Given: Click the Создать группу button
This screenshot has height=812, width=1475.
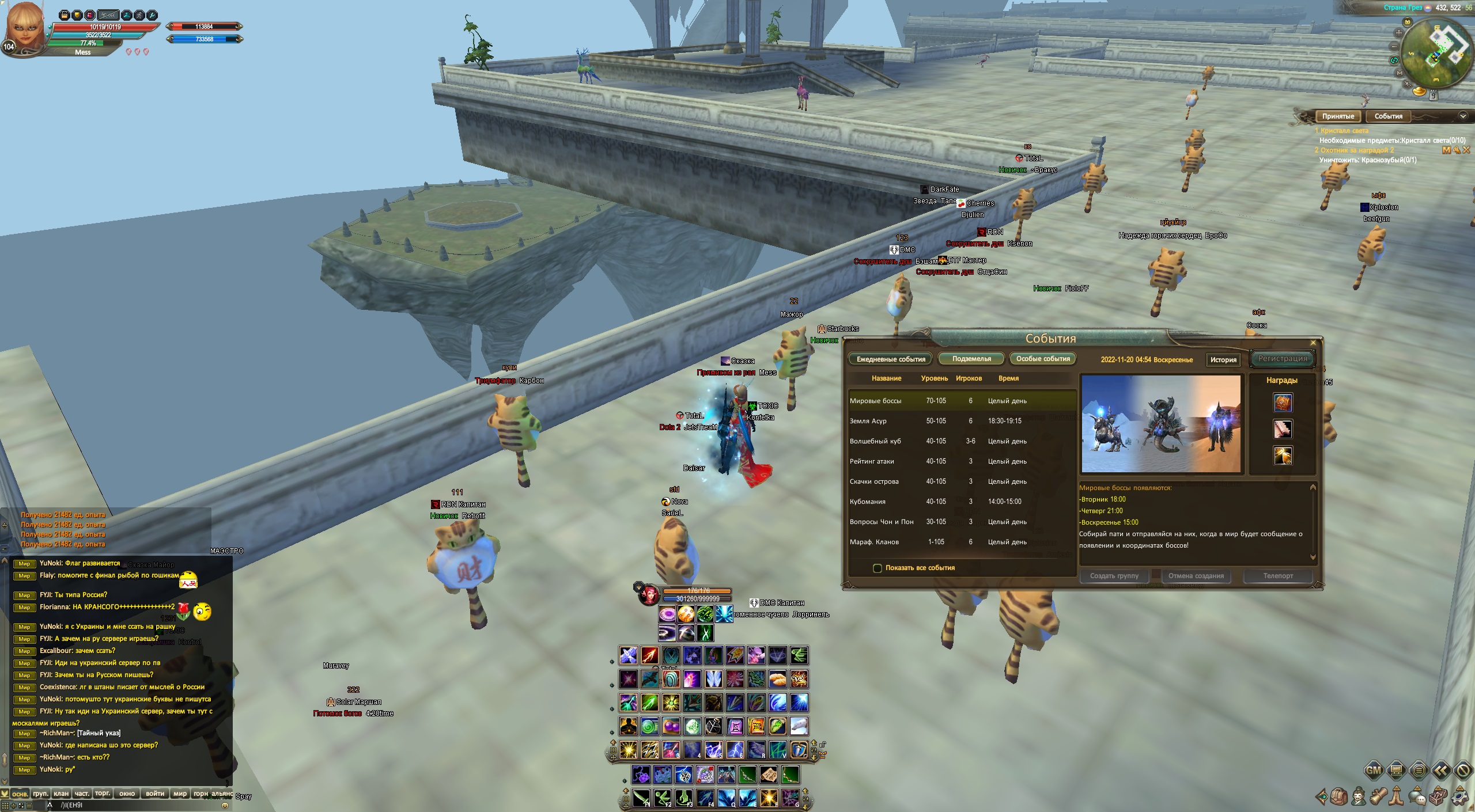Looking at the screenshot, I should point(1114,576).
